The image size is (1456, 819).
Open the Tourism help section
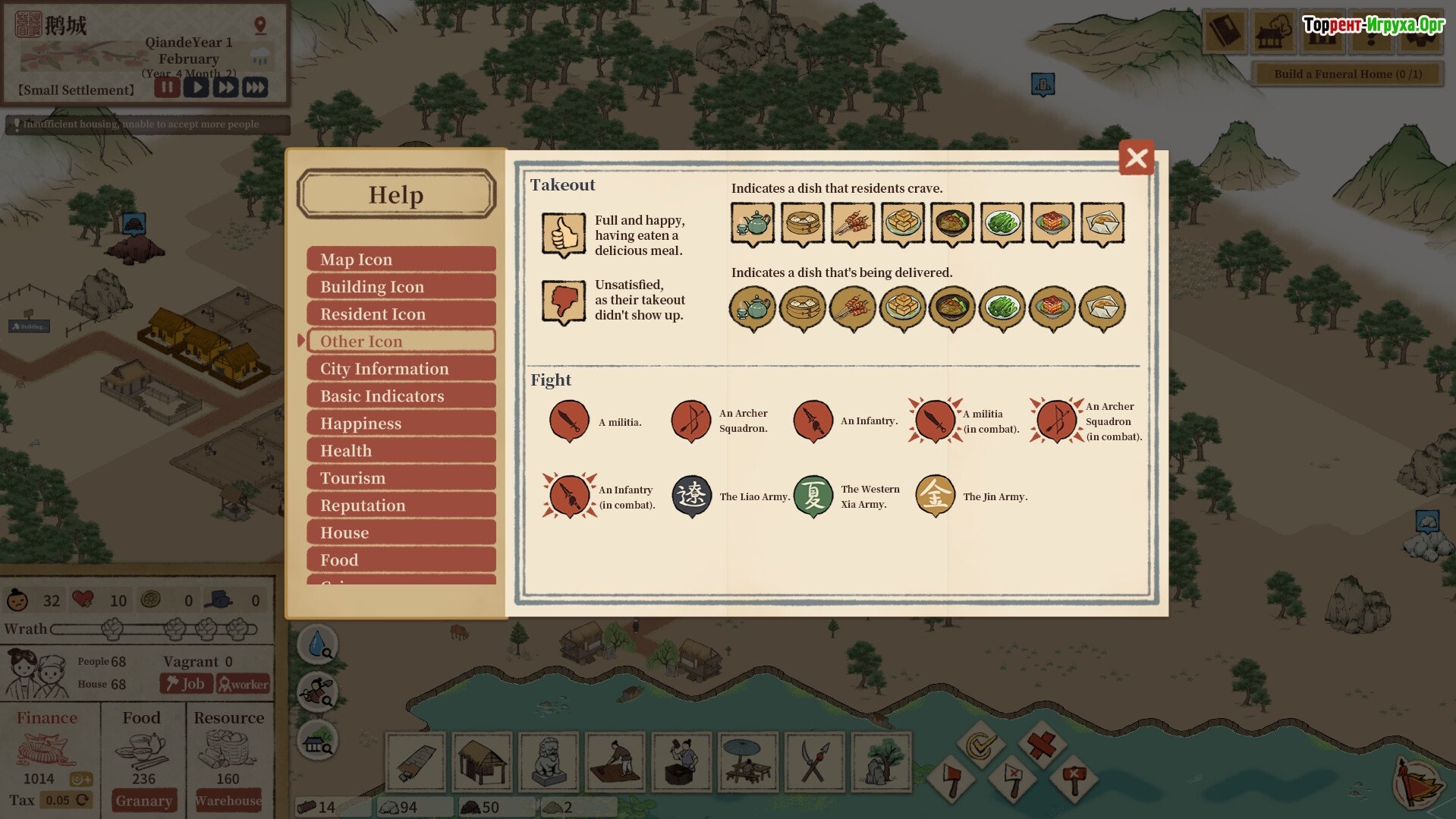[401, 478]
